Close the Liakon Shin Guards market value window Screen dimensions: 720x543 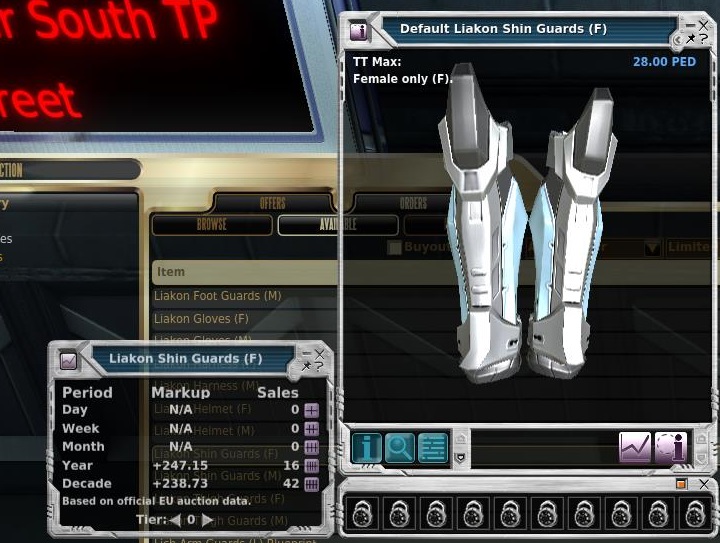click(320, 353)
